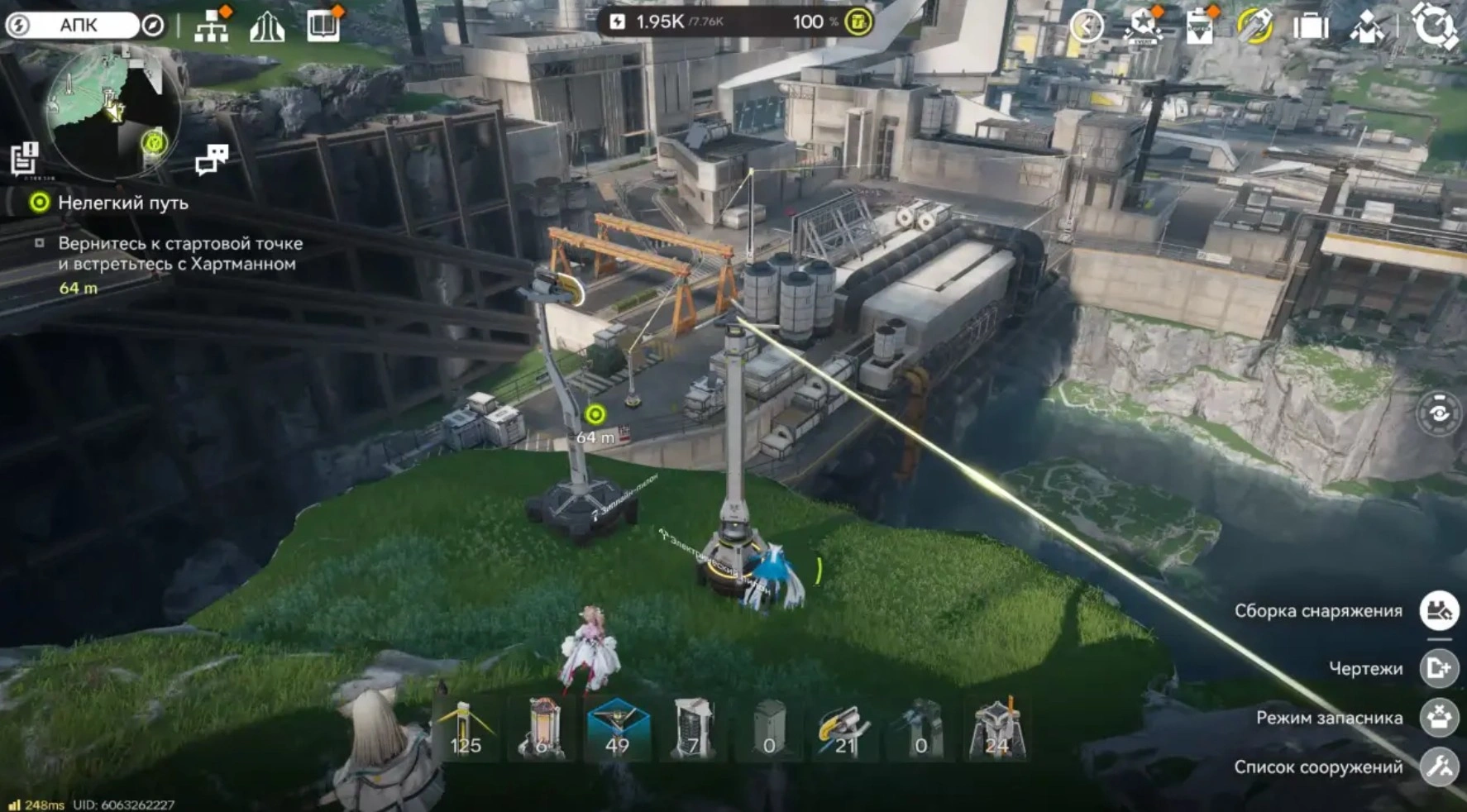The height and width of the screenshot is (812, 1467).
Task: Open the compass icon next to АПК
Action: click(153, 25)
